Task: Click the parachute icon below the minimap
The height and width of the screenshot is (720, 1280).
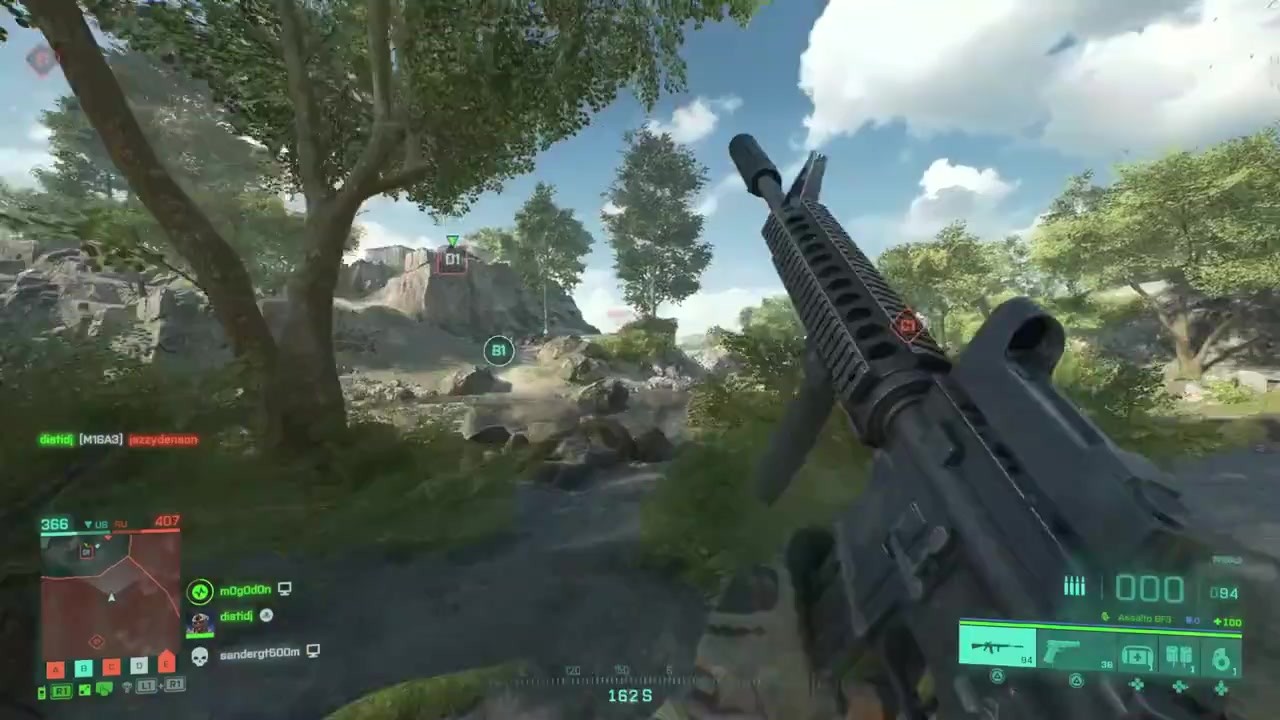Action: click(x=126, y=687)
